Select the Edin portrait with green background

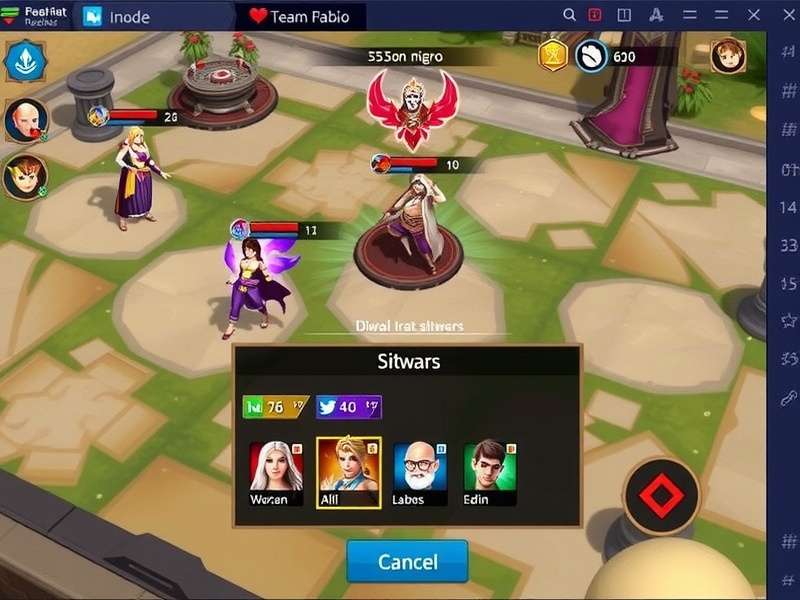tap(490, 472)
